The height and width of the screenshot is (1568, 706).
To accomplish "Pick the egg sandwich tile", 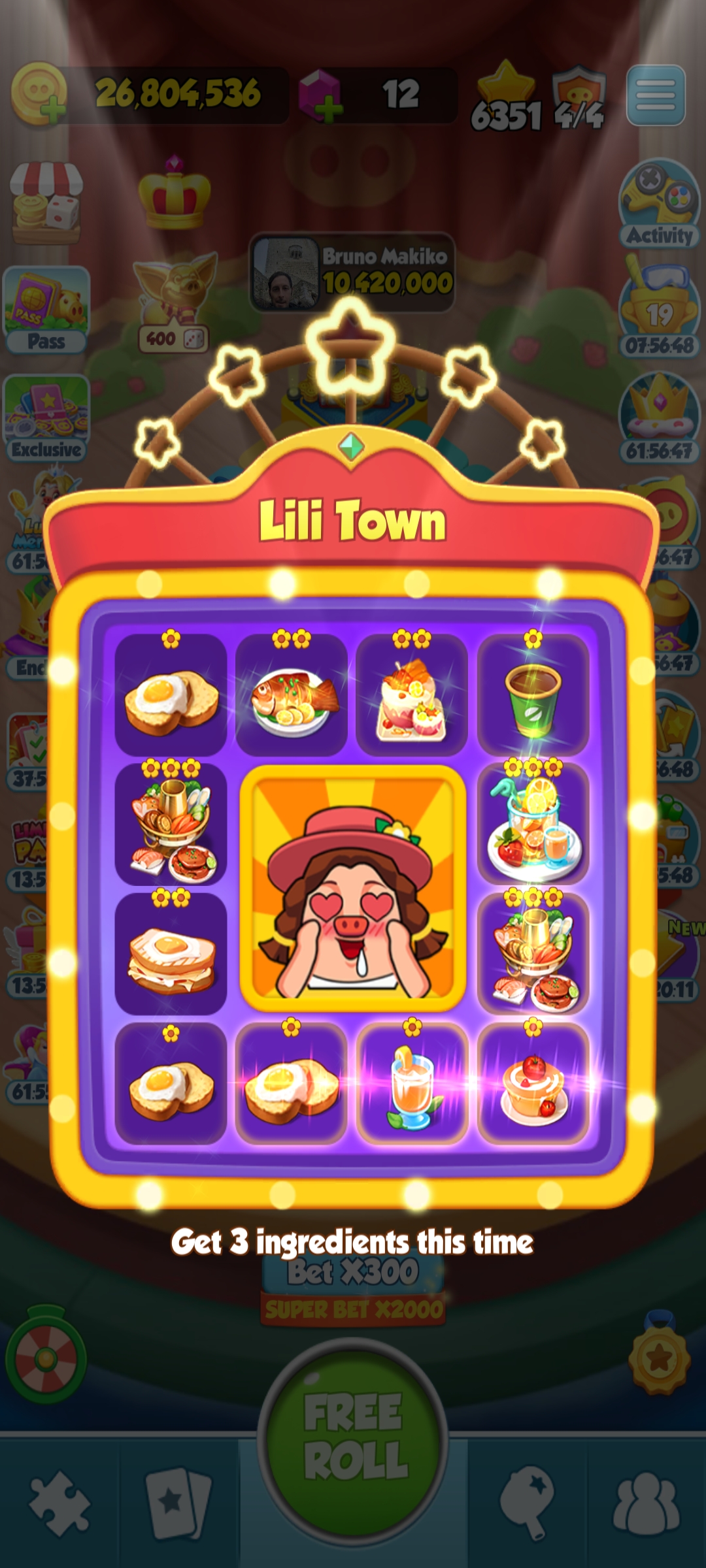I will coord(171,954).
